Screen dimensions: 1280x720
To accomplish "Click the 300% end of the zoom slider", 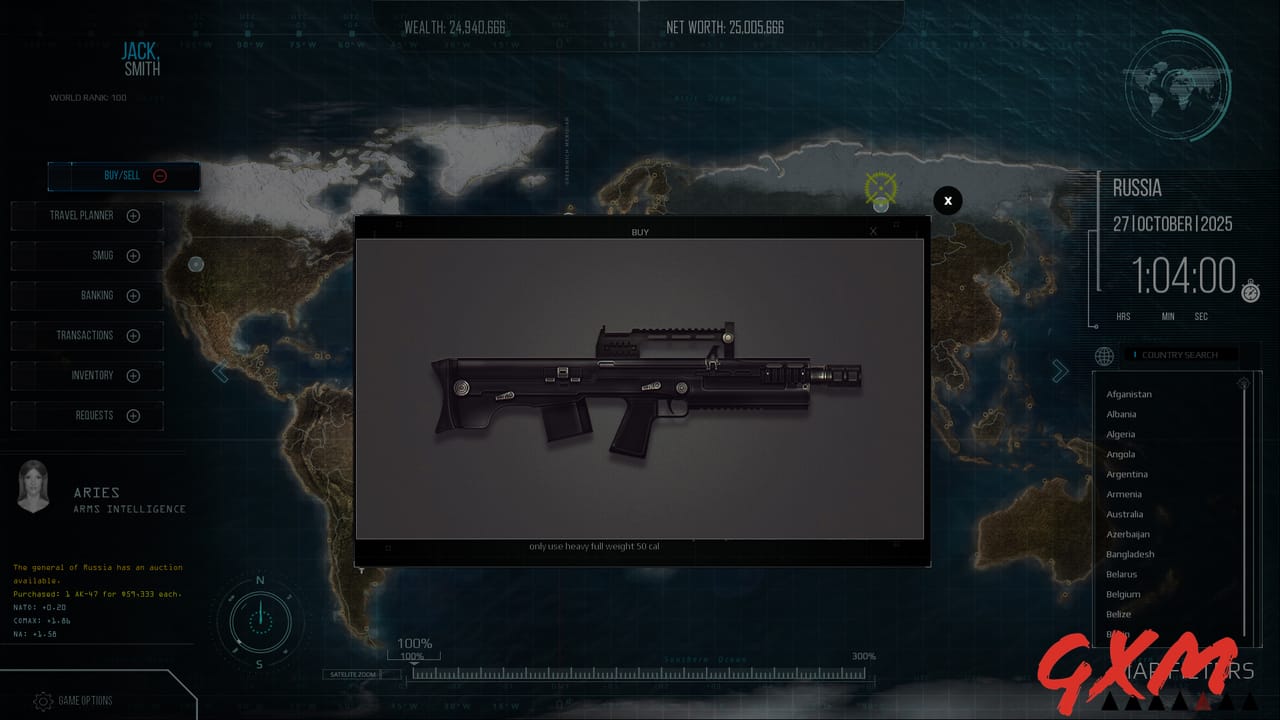I will pyautogui.click(x=864, y=655).
